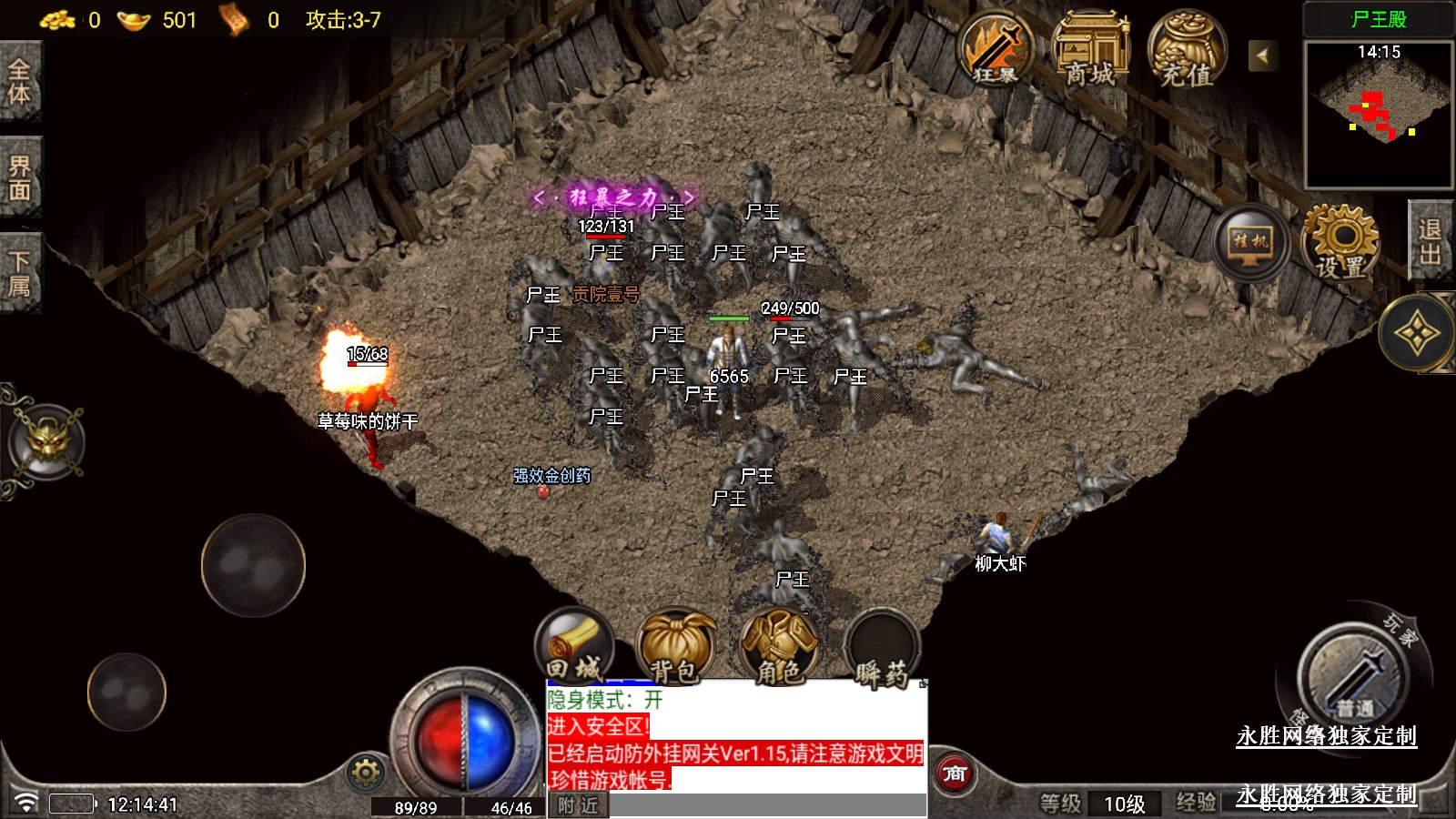Select the 全体 tab
The height and width of the screenshot is (819, 1456).
pos(20,82)
